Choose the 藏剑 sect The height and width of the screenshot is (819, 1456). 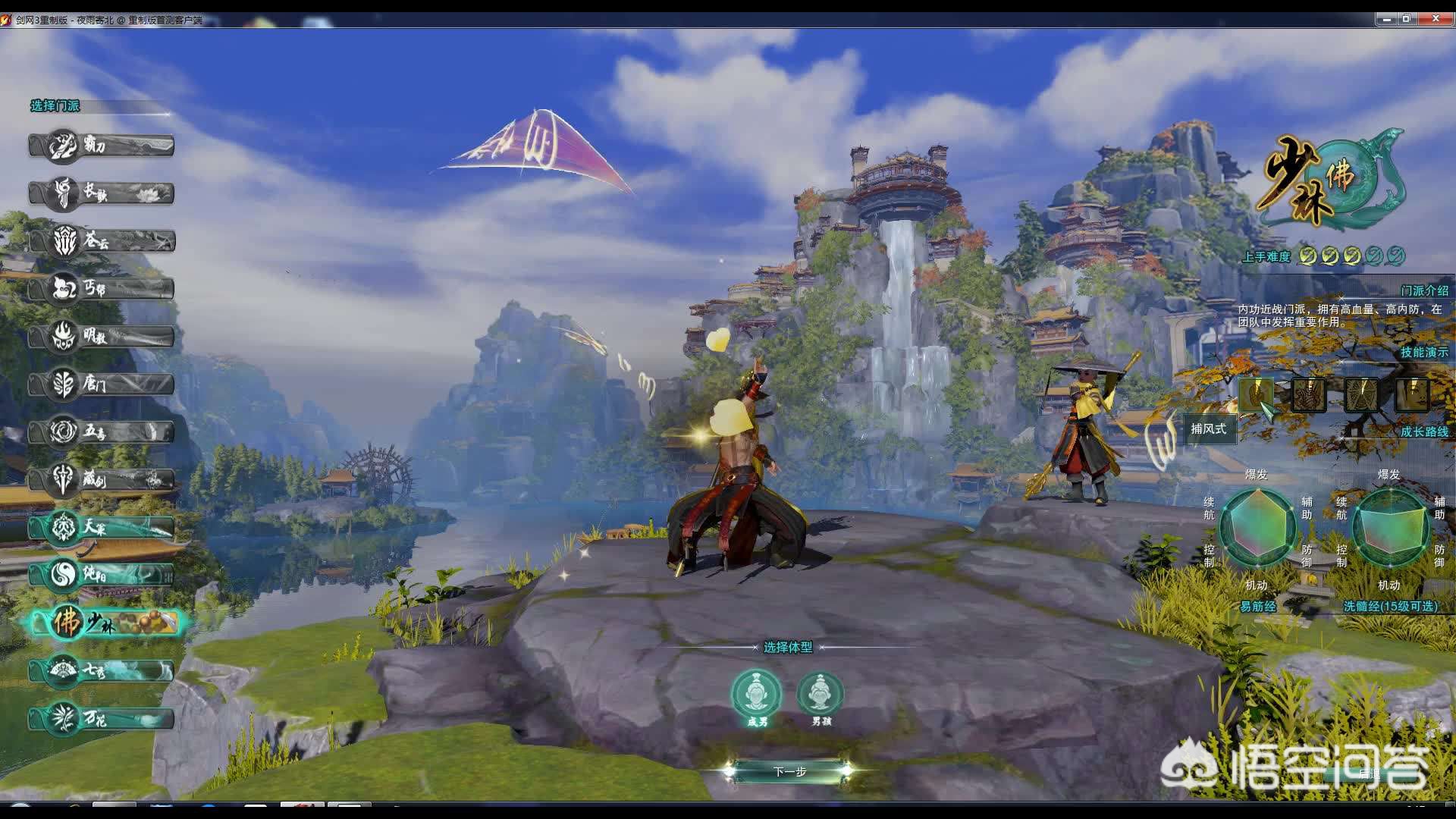coord(101,479)
